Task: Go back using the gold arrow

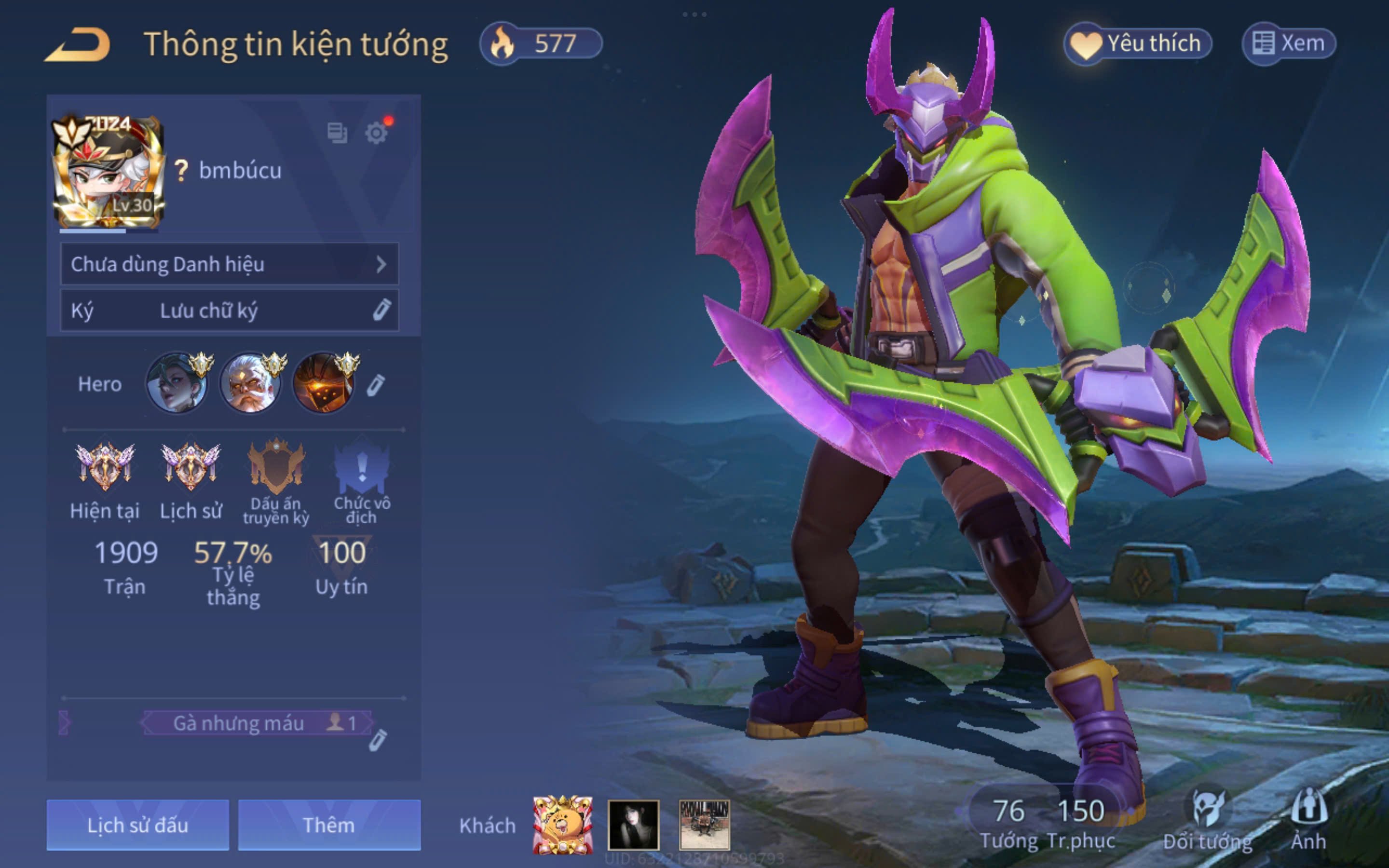Action: pos(78,45)
